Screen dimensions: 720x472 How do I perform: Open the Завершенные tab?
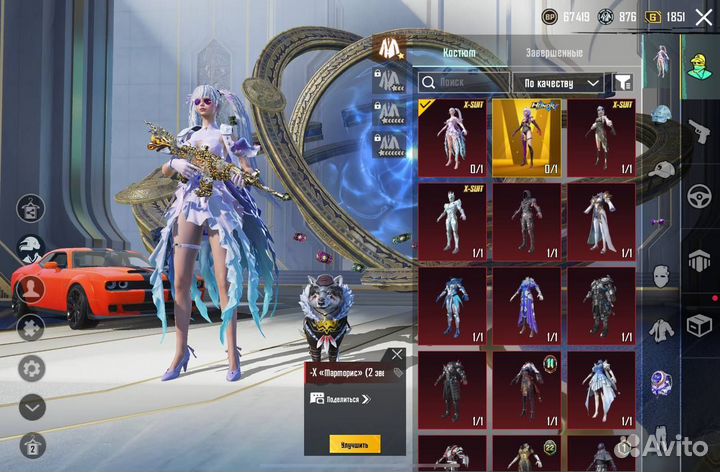click(x=553, y=53)
